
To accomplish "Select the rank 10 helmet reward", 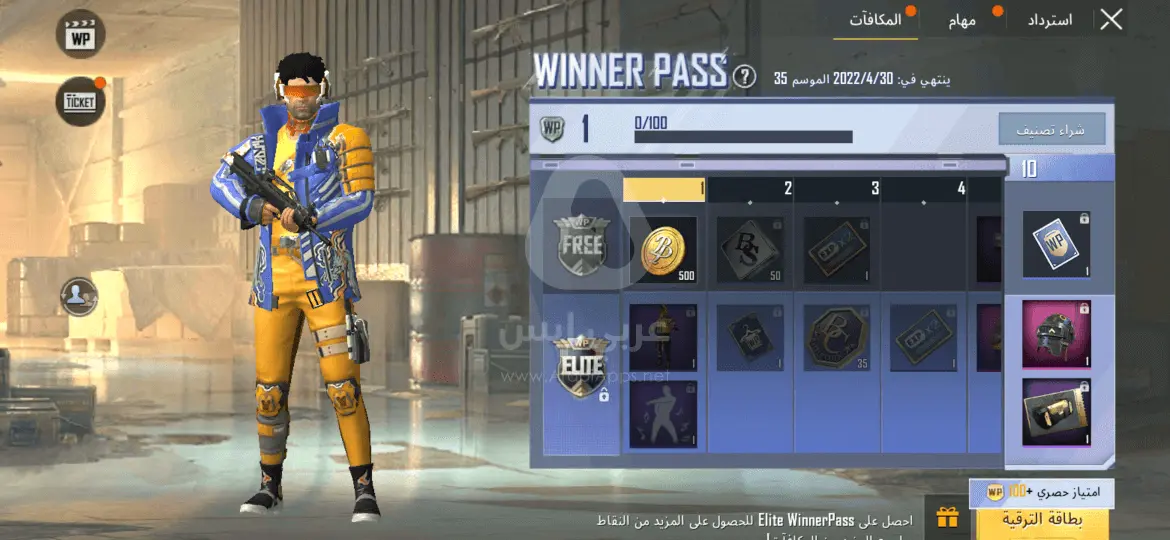I will click(x=1056, y=332).
